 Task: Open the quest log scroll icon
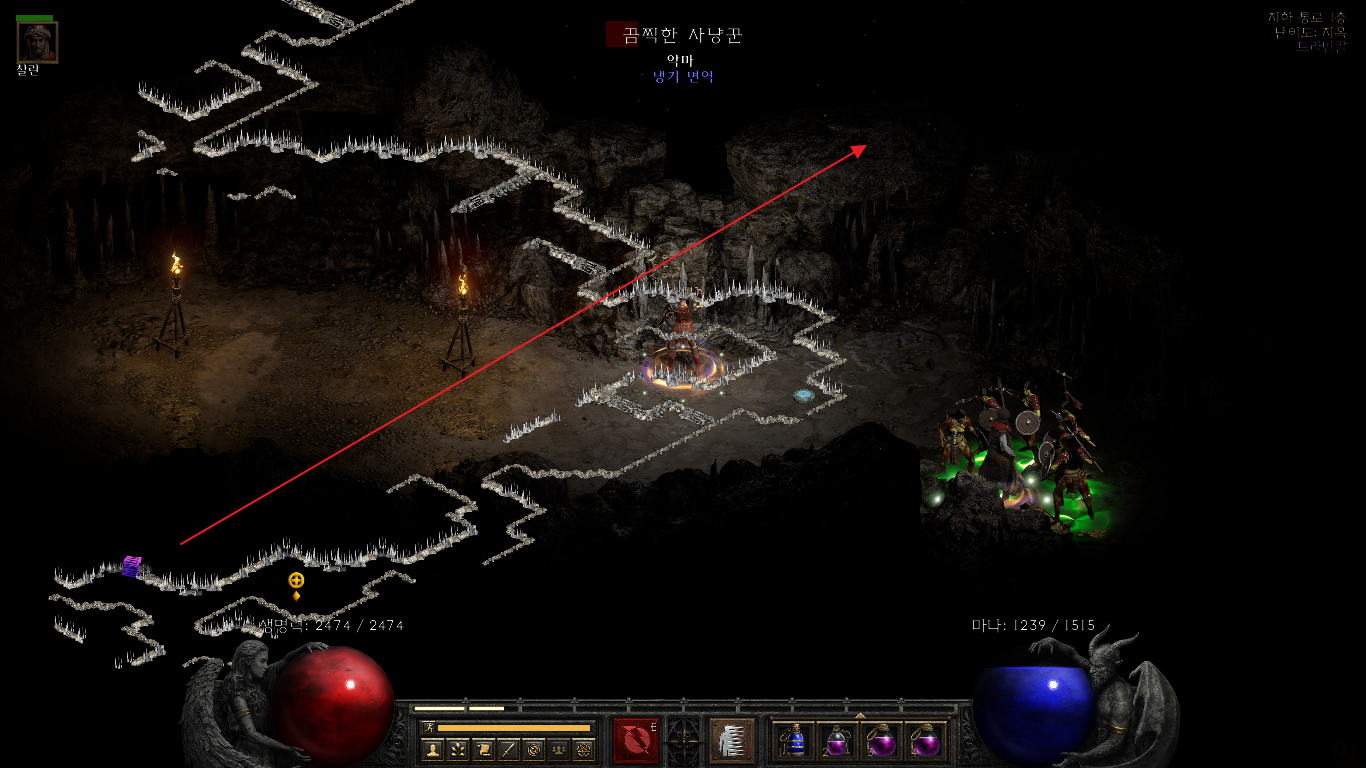483,749
